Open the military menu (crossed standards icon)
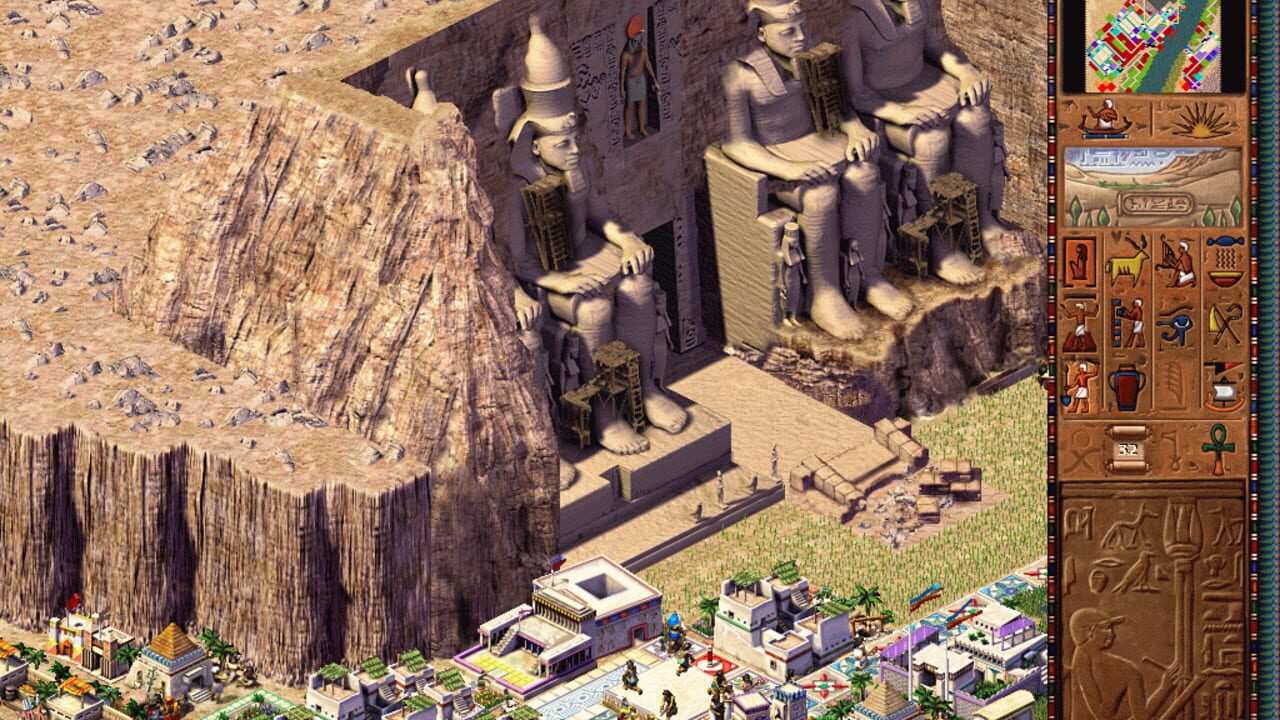The height and width of the screenshot is (720, 1280). [x=1225, y=324]
